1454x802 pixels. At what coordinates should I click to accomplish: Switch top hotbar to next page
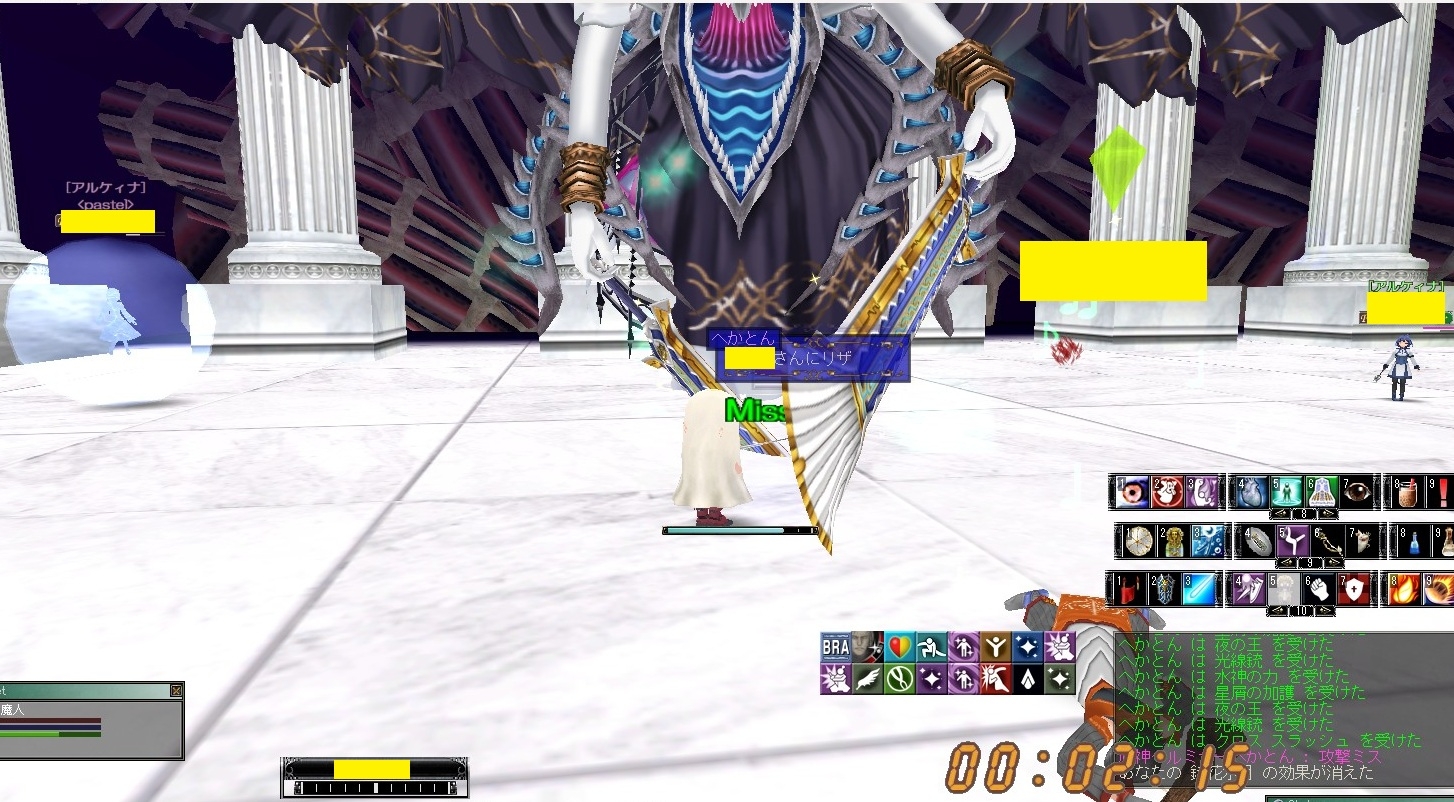point(1329,514)
